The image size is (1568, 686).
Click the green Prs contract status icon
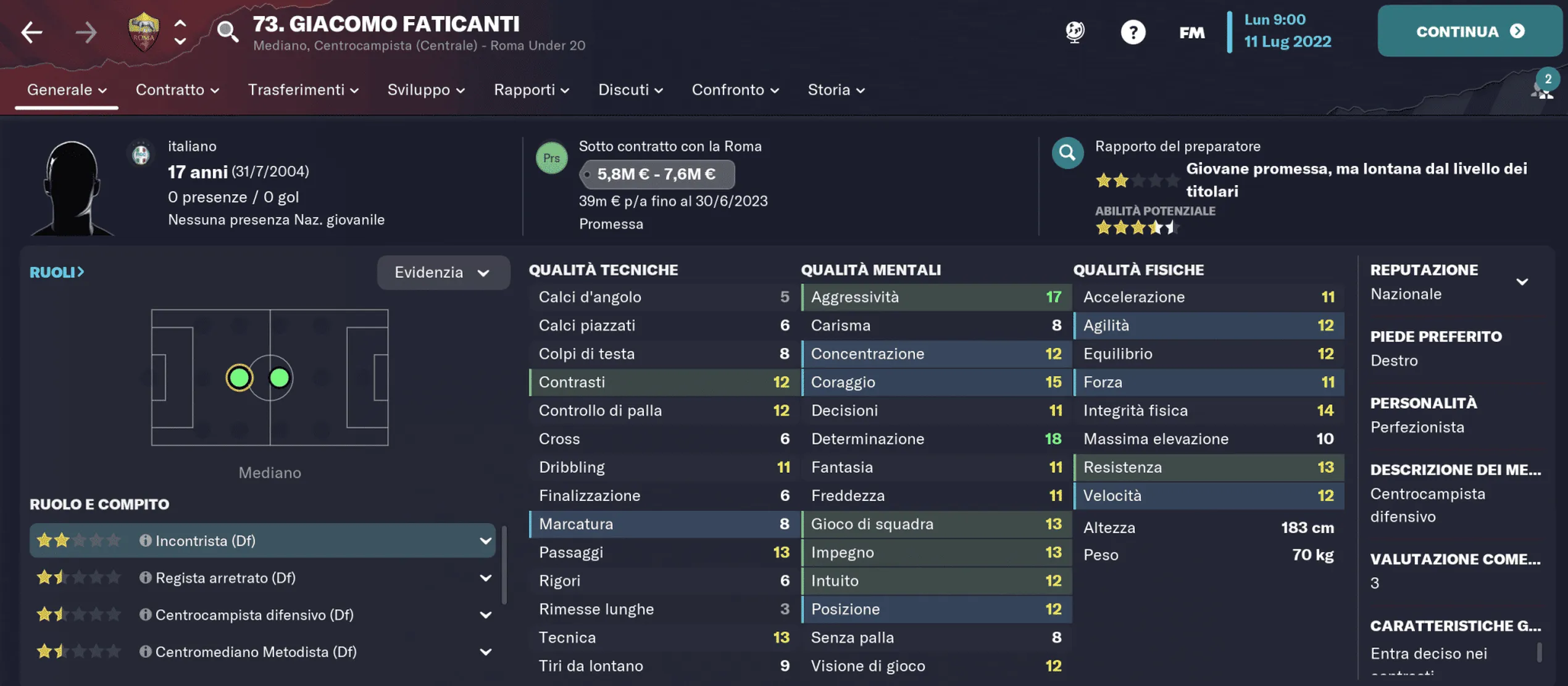(x=553, y=157)
